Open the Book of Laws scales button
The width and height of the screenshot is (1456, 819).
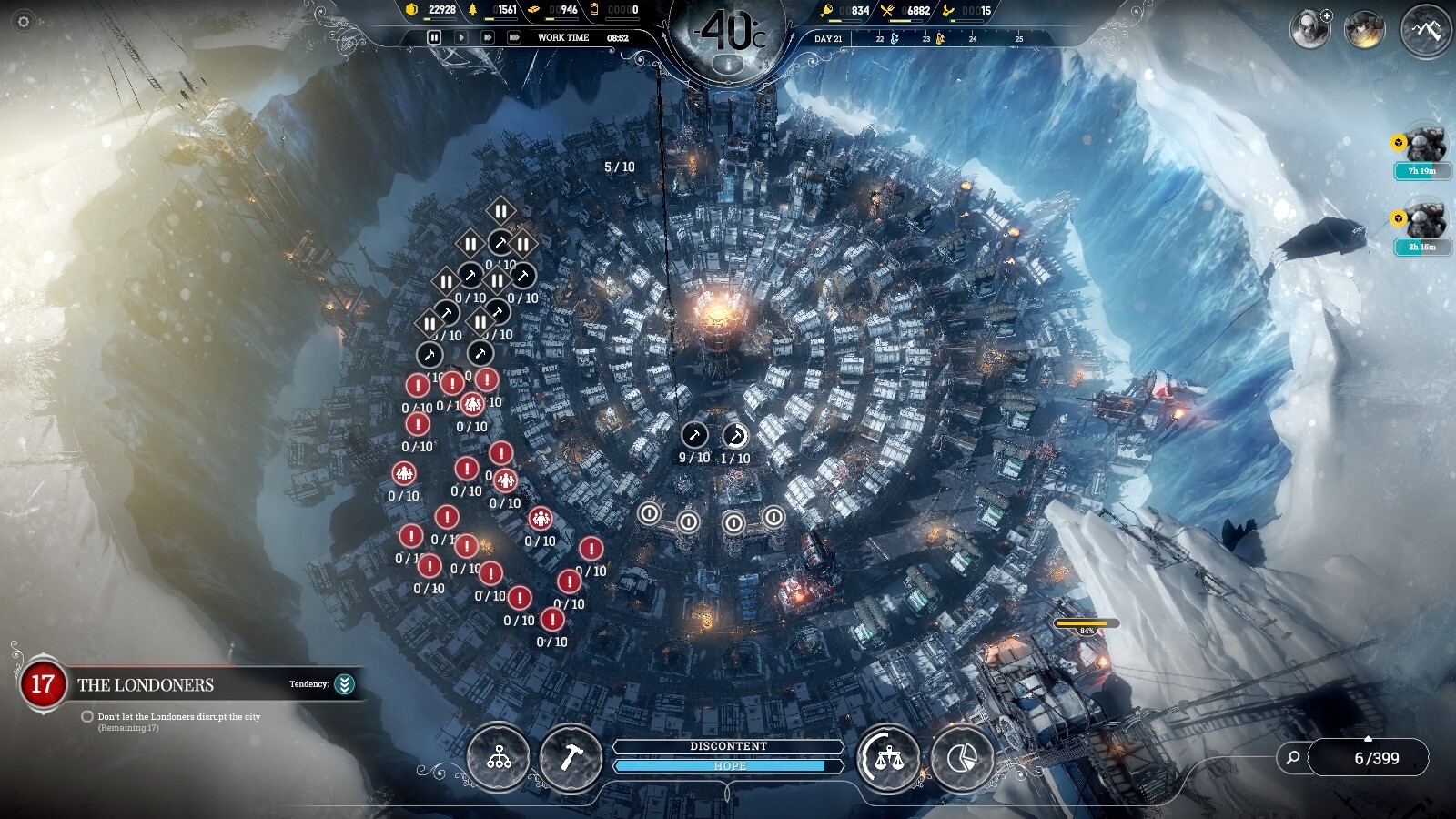pos(888,757)
